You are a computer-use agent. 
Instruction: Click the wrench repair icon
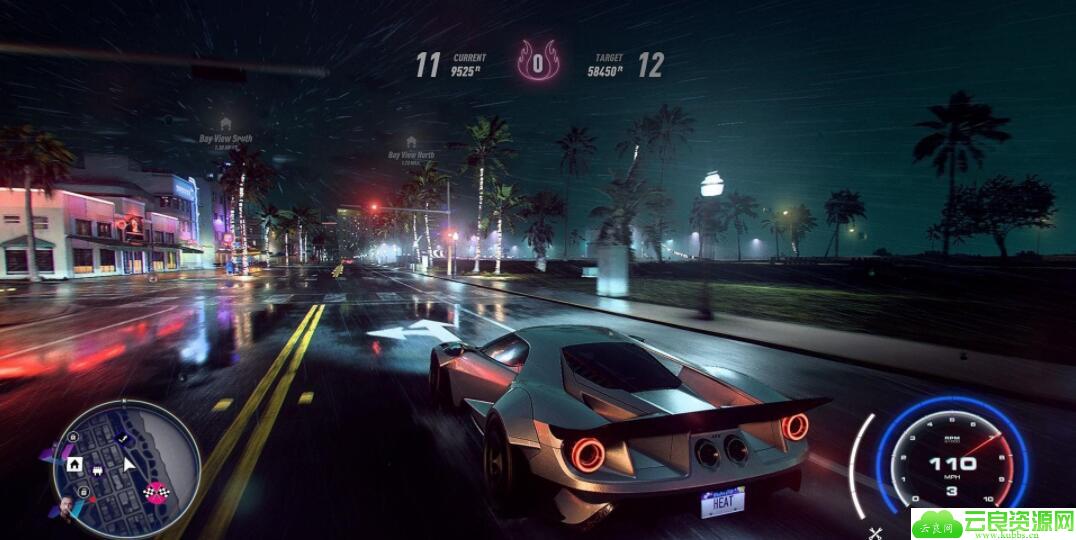[x=876, y=532]
